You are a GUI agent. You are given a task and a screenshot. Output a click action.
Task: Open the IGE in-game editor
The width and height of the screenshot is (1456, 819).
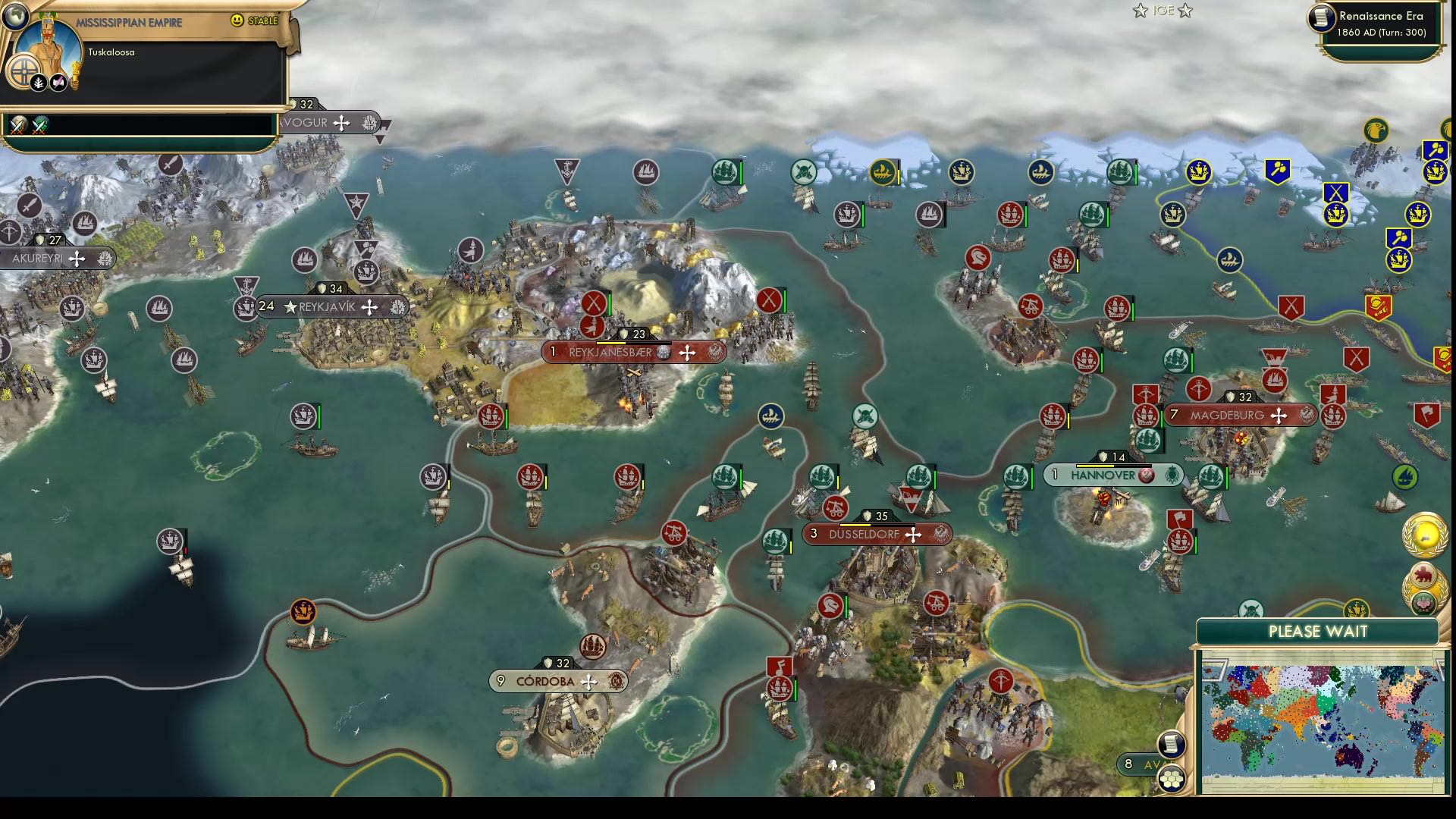[1163, 11]
